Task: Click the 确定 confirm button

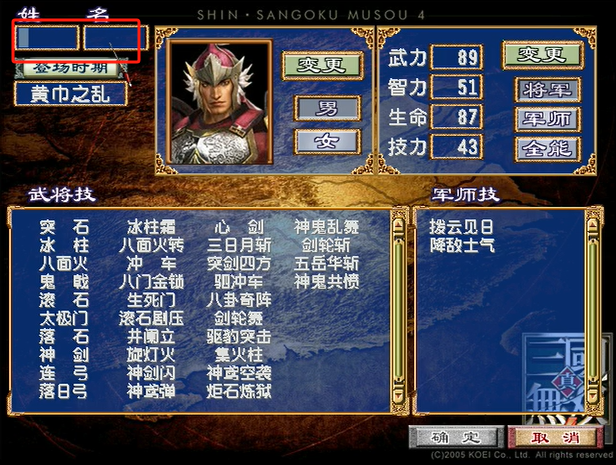Action: point(453,437)
